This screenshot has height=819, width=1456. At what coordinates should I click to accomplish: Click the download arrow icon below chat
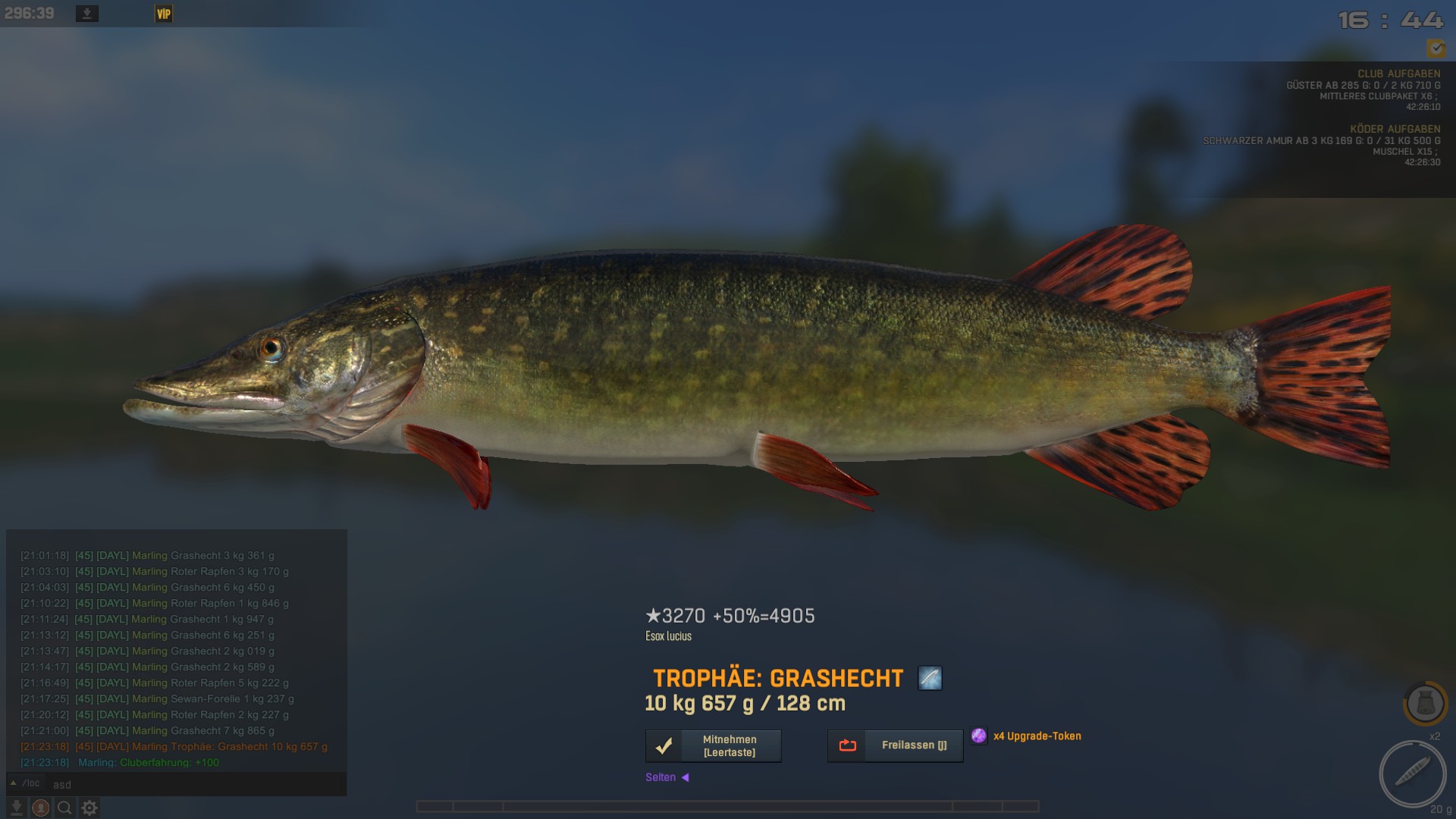[17, 808]
